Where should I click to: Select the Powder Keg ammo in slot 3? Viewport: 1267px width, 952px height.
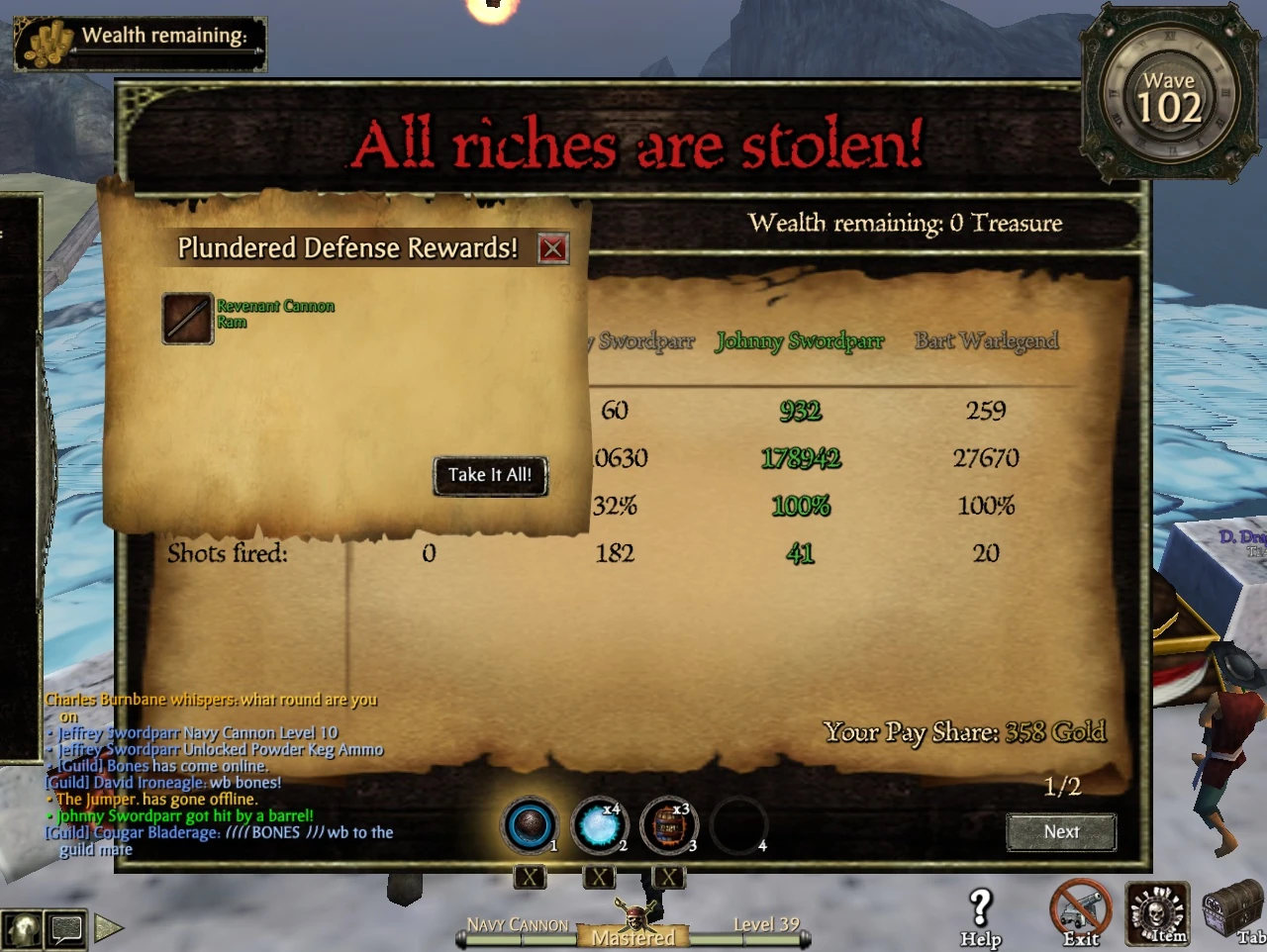(668, 826)
